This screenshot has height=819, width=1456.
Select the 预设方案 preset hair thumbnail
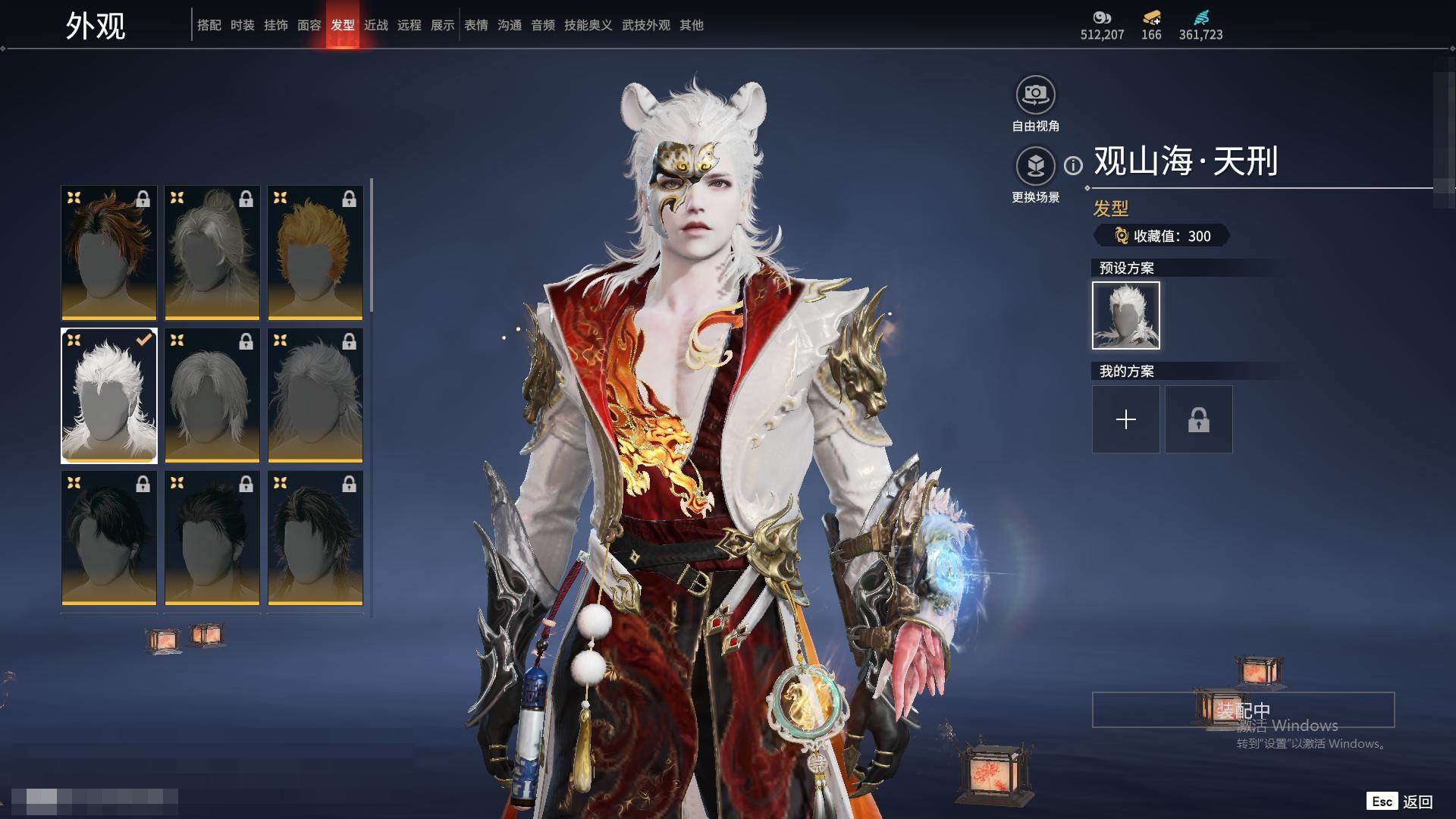1125,315
